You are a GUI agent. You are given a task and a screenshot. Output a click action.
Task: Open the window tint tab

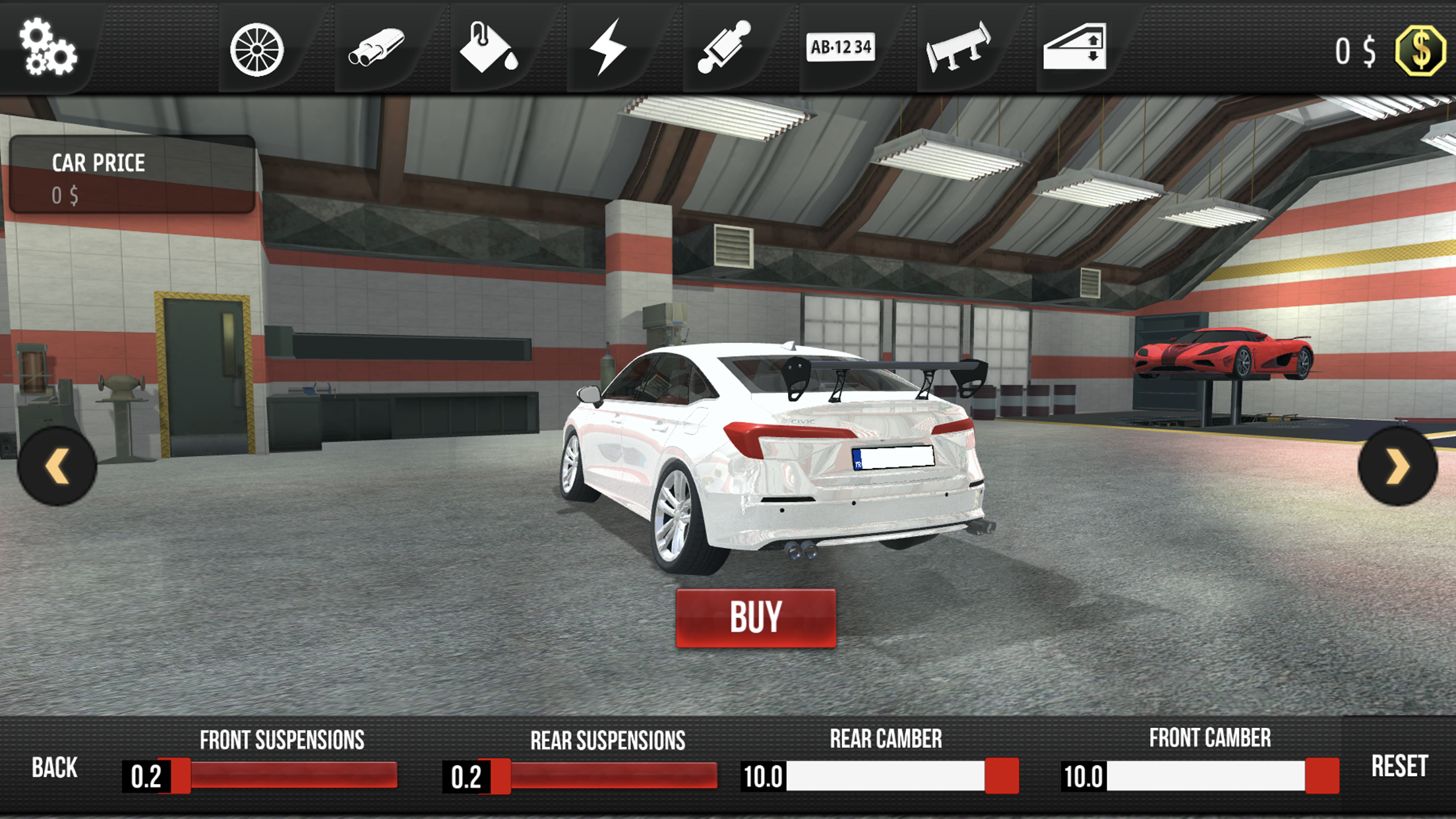click(x=1074, y=47)
